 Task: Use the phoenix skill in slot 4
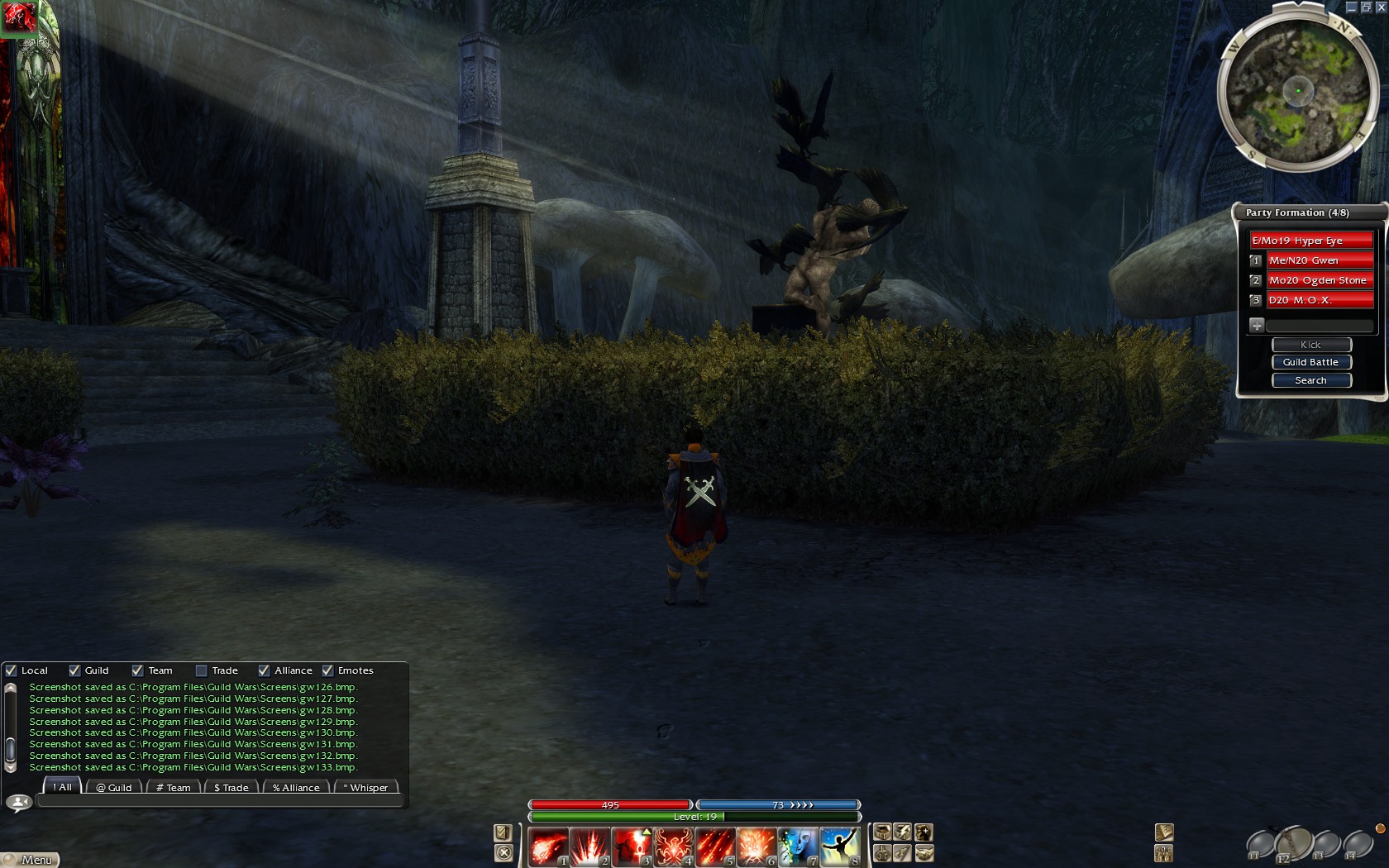point(673,847)
